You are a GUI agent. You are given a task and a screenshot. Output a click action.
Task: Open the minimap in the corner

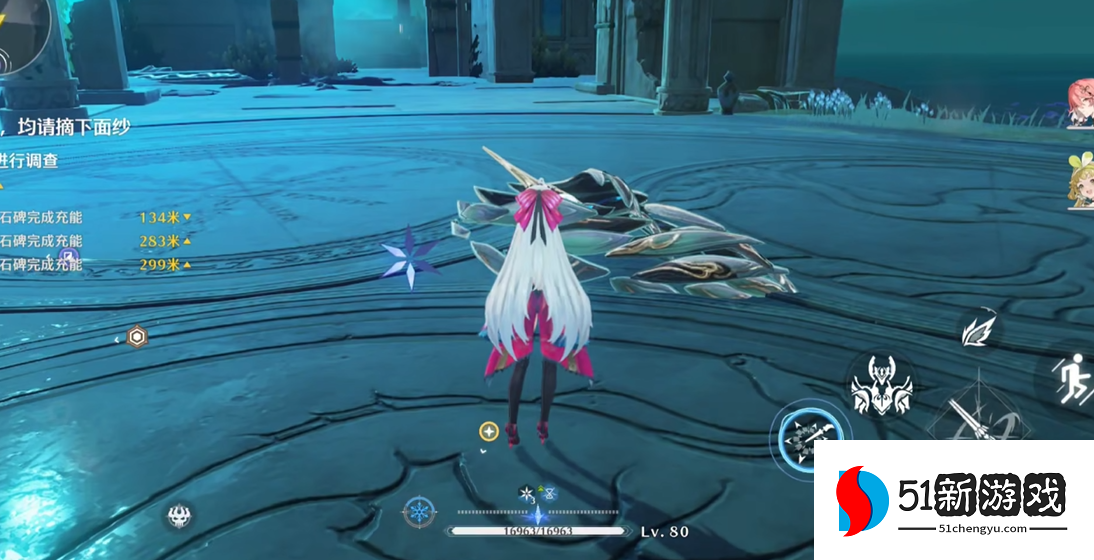pyautogui.click(x=22, y=35)
